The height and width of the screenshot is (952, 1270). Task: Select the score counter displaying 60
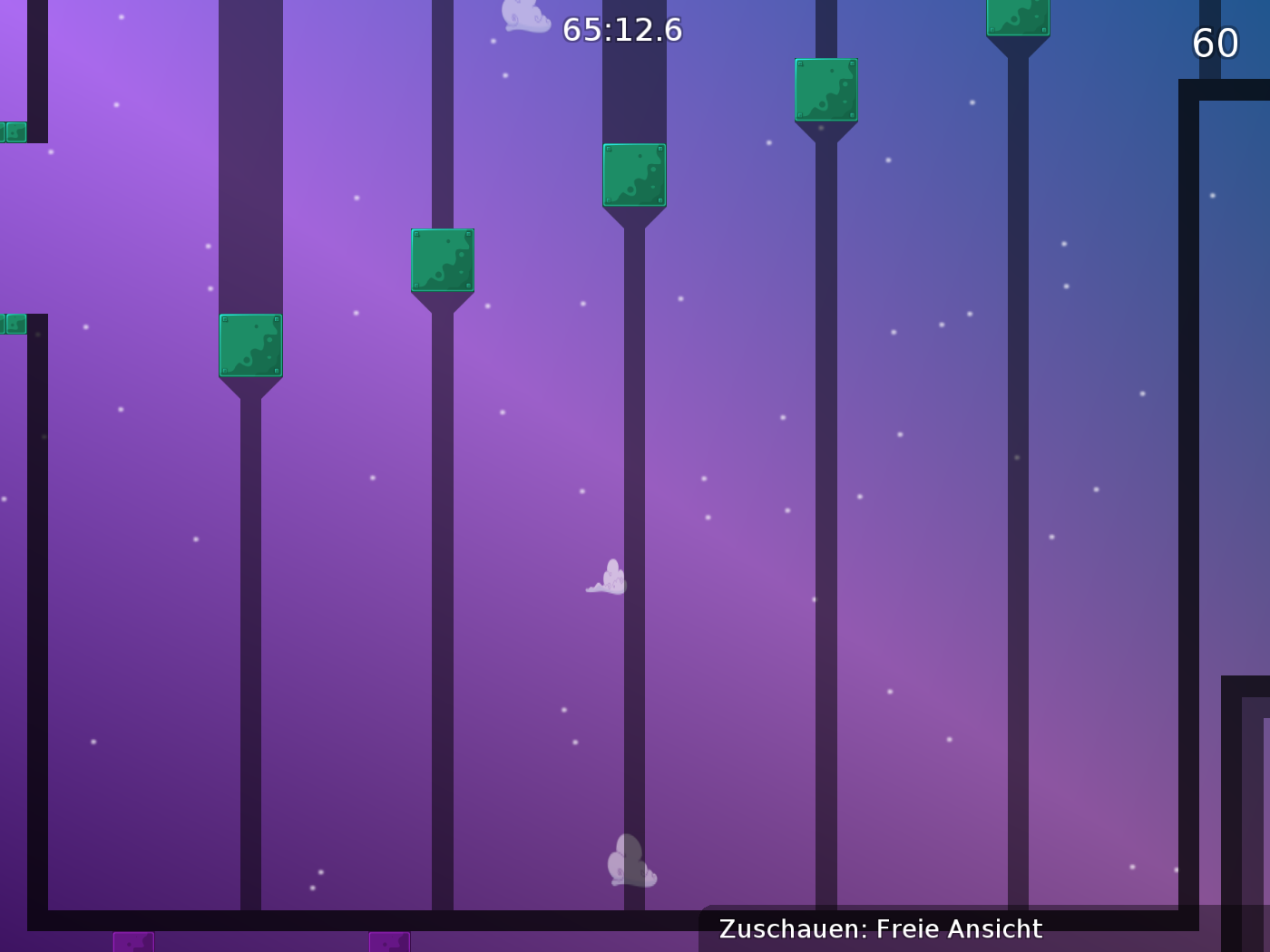click(x=1216, y=43)
